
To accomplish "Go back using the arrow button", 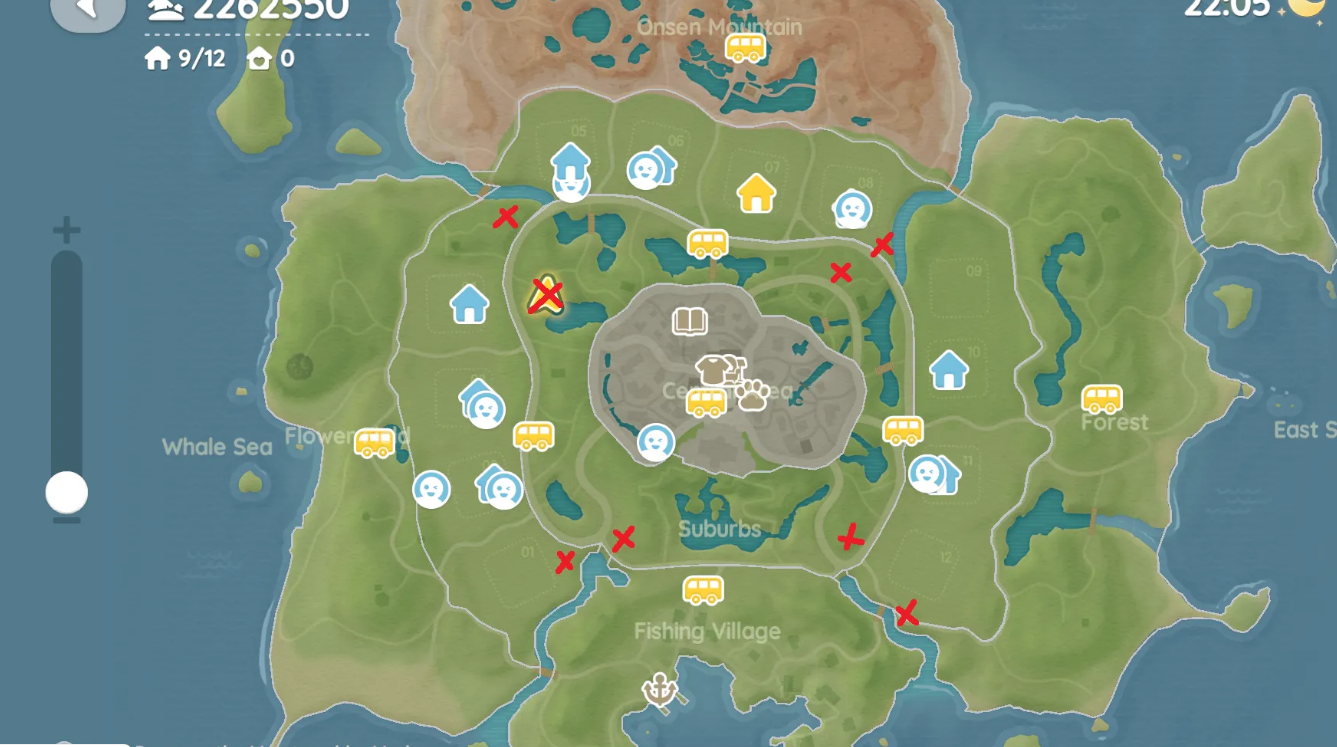I will point(87,10).
